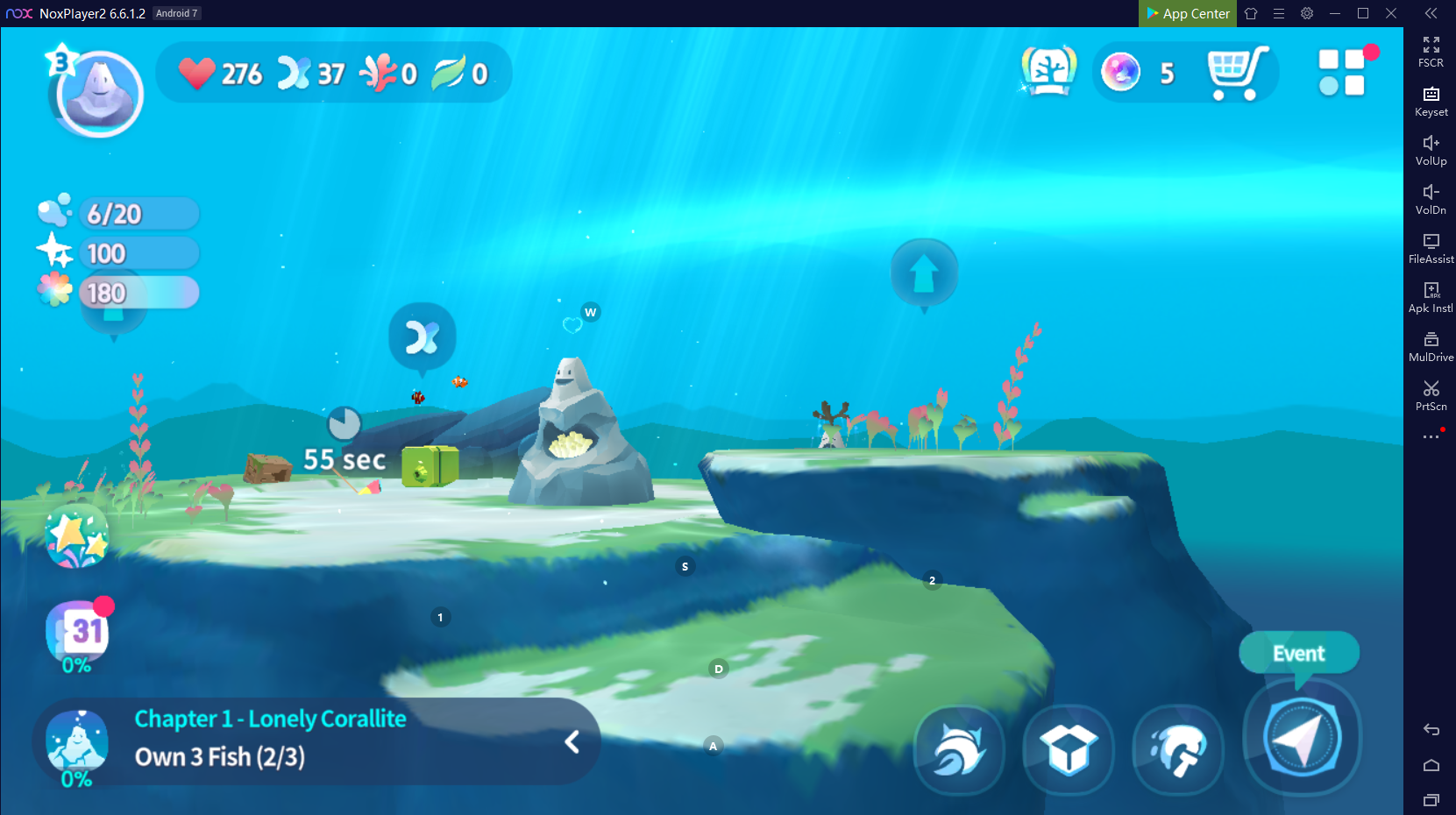Open NoxPlayer App Center
The width and height of the screenshot is (1456, 815).
(x=1188, y=13)
